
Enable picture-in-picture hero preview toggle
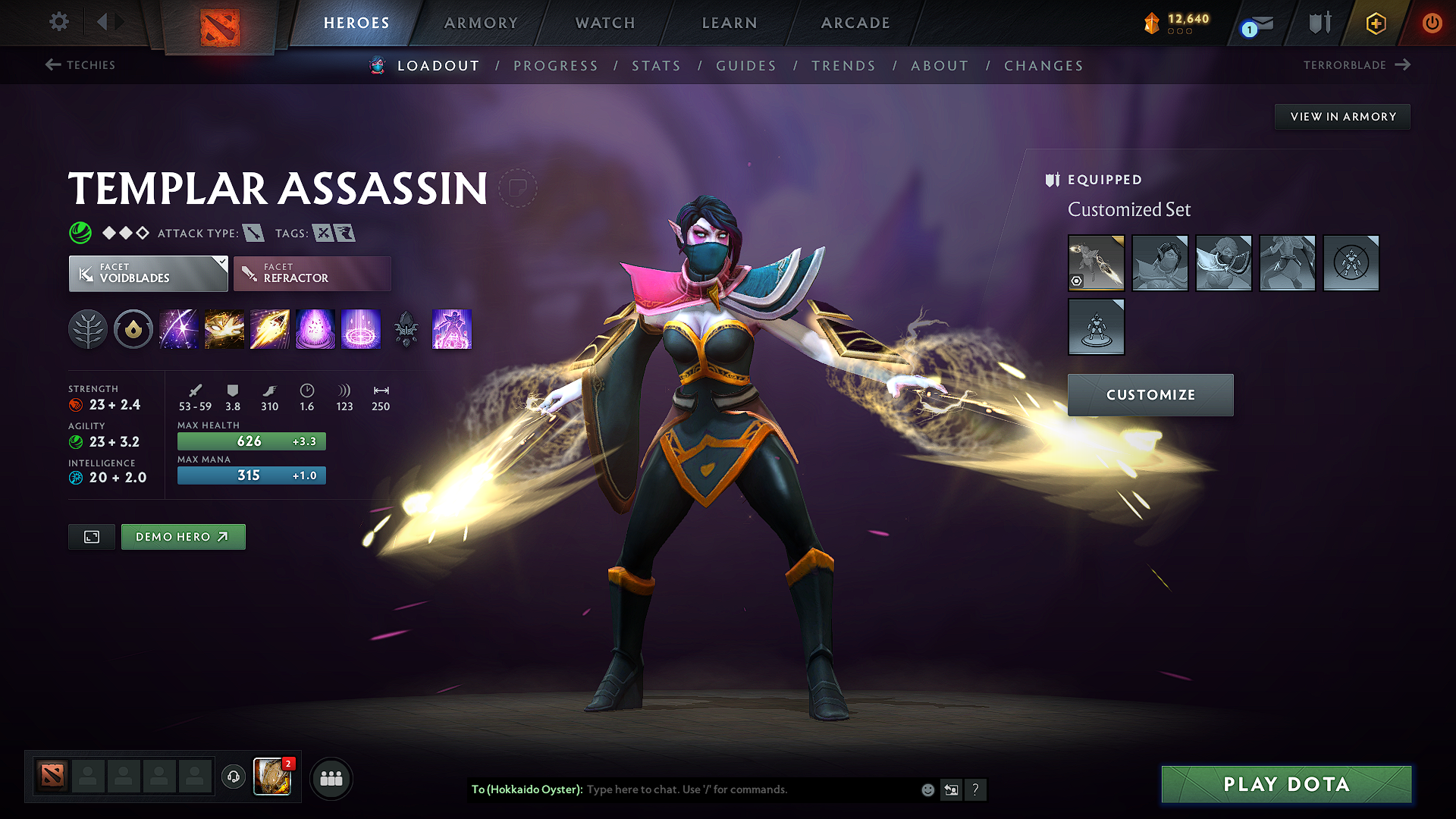coord(91,536)
